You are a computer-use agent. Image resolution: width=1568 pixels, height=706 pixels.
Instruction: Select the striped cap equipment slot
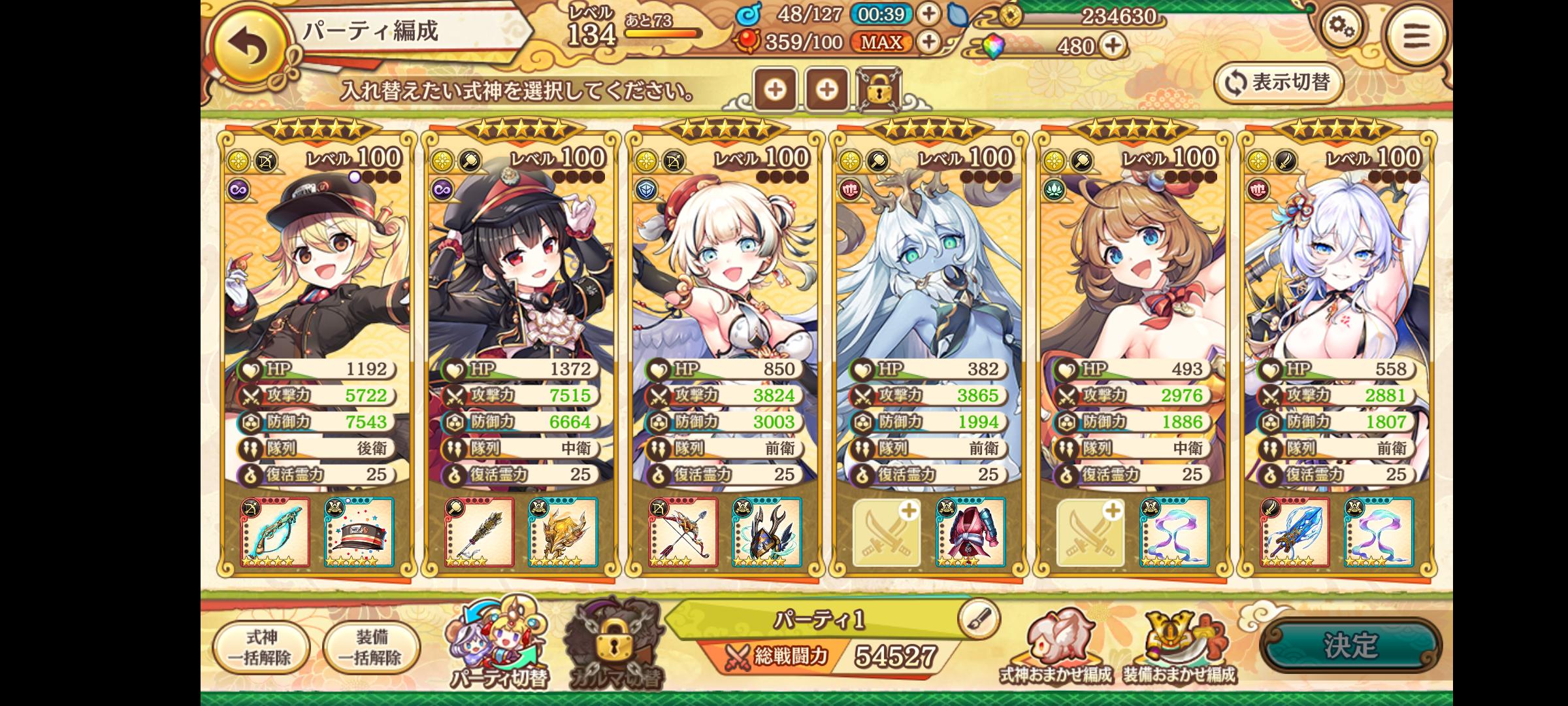click(x=359, y=532)
